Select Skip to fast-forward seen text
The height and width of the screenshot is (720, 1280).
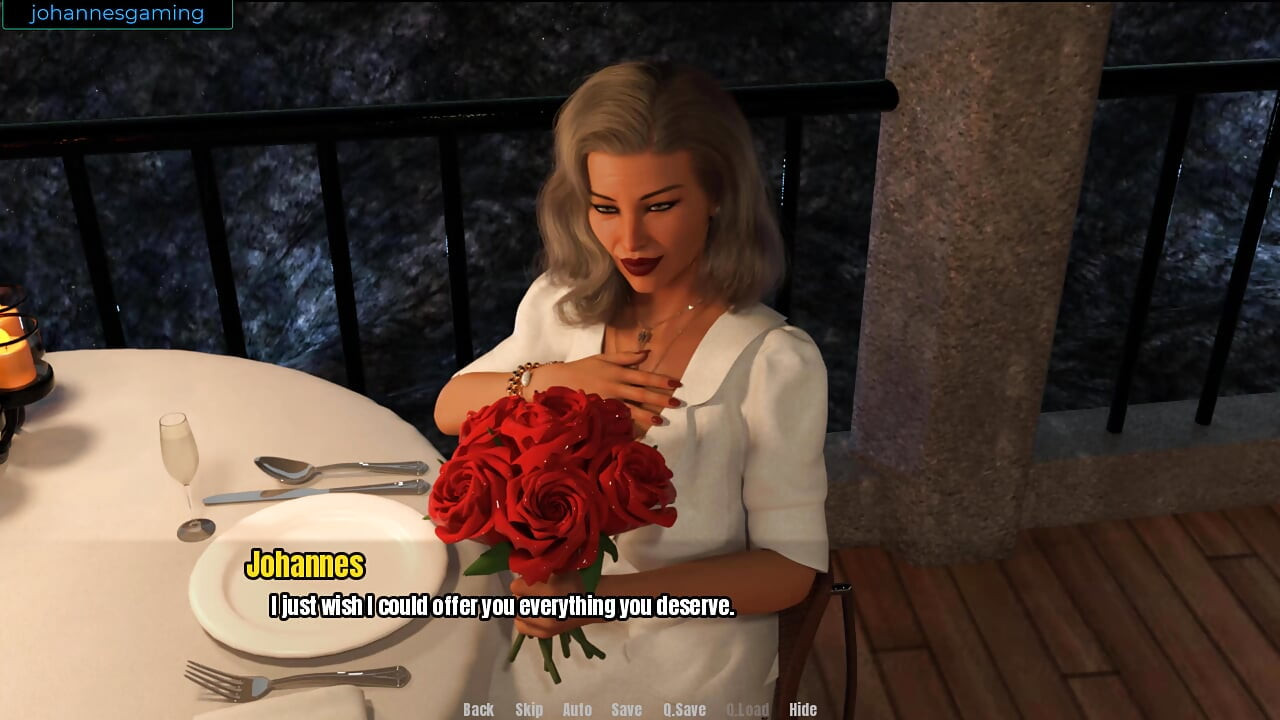tap(529, 709)
